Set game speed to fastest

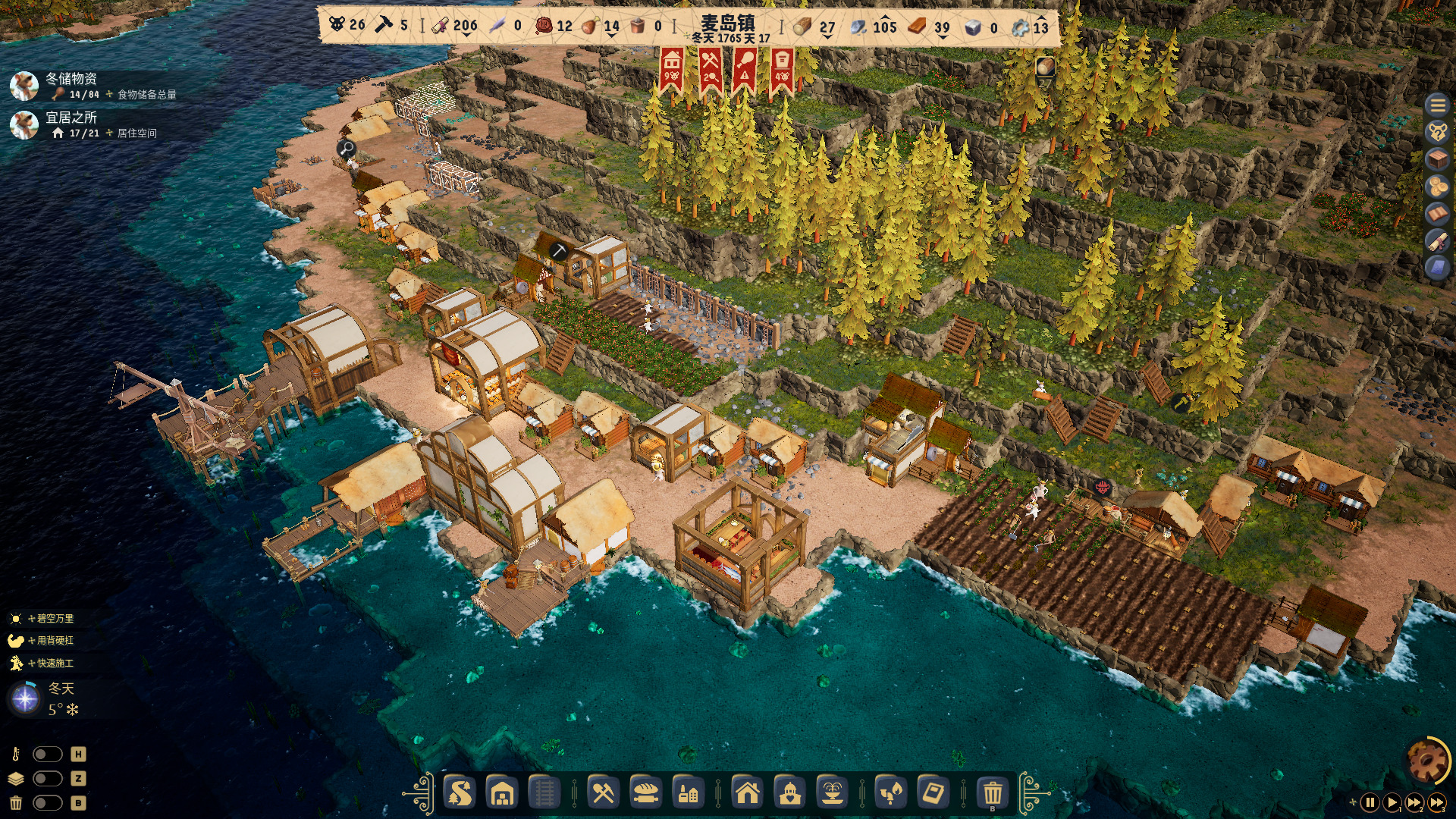point(1437,802)
